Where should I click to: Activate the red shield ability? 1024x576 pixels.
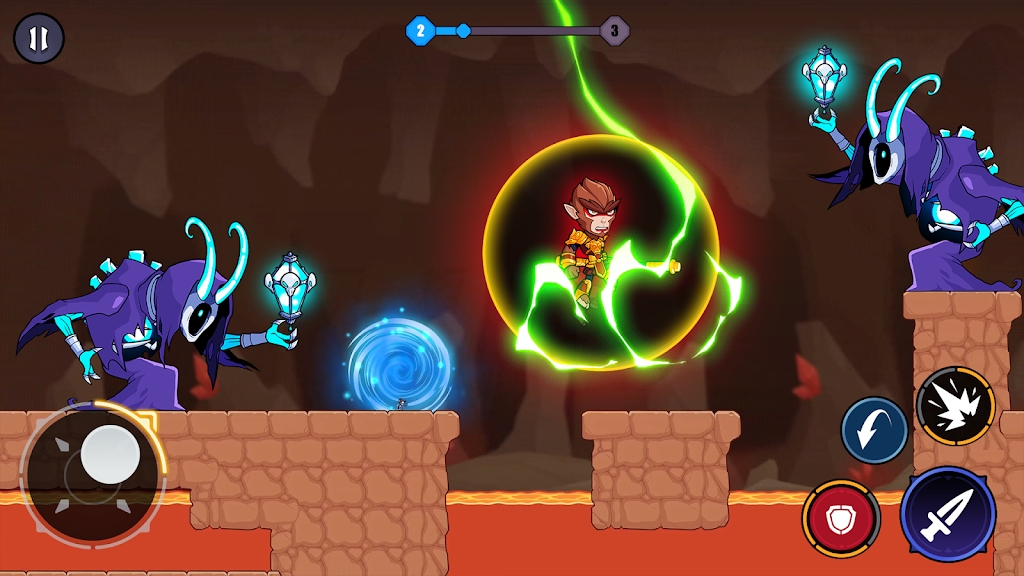pos(841,518)
